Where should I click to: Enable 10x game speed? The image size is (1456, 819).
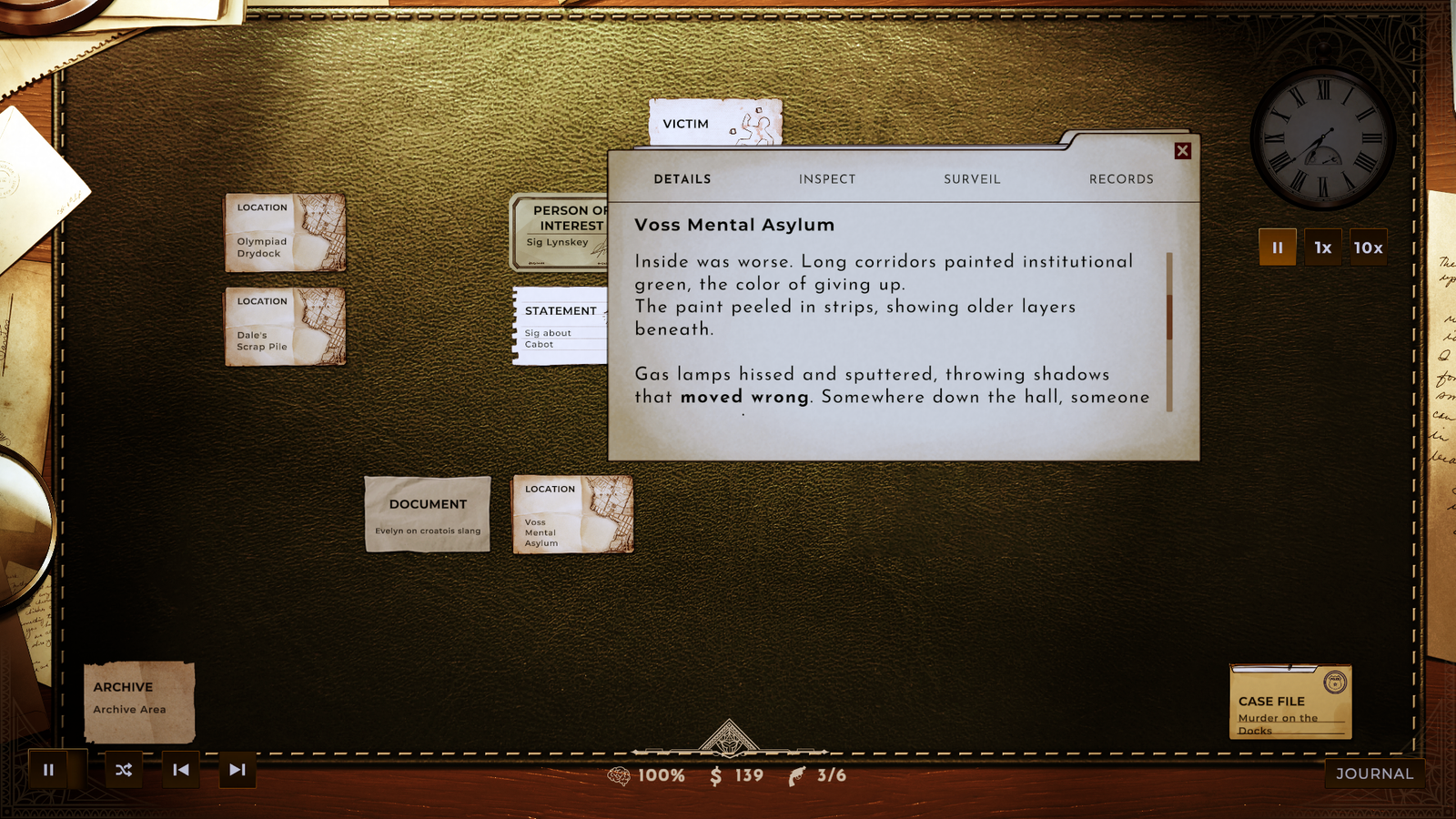1370,247
